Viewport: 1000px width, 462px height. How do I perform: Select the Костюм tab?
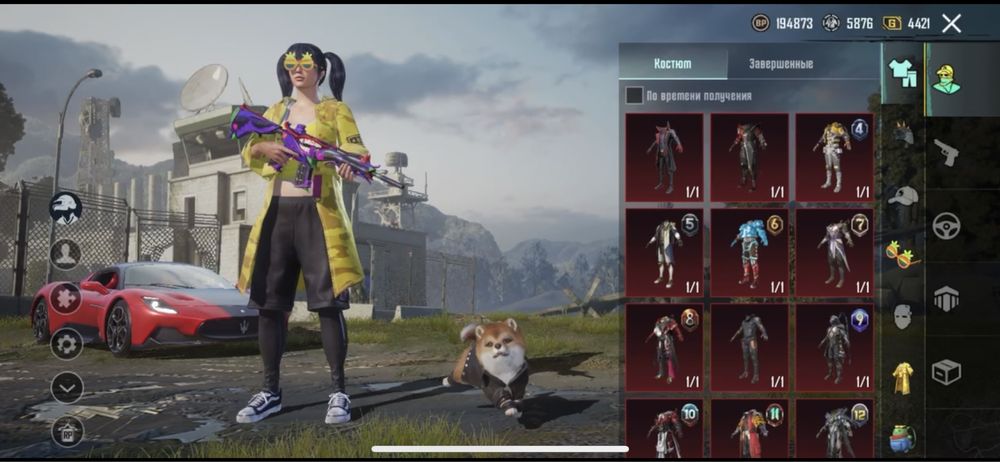672,63
